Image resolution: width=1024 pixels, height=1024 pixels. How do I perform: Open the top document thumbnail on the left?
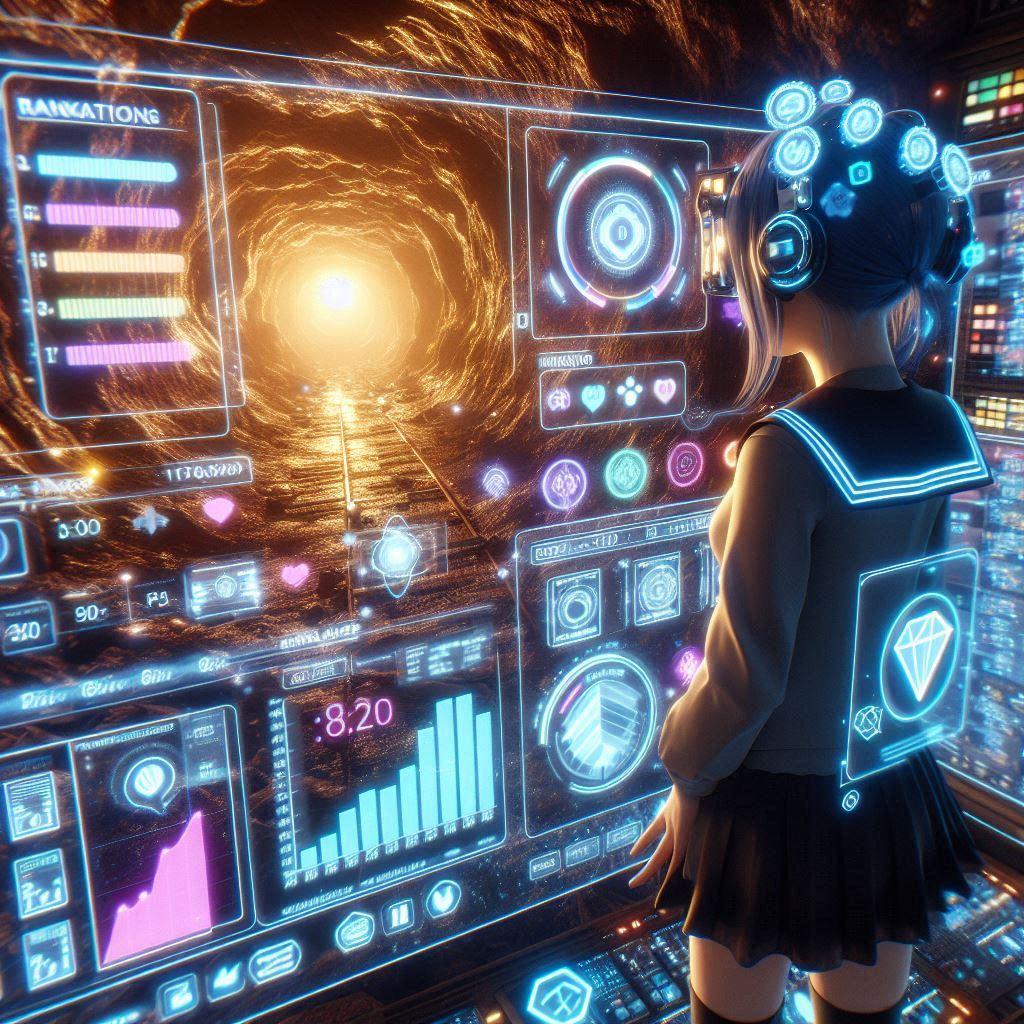(x=32, y=804)
